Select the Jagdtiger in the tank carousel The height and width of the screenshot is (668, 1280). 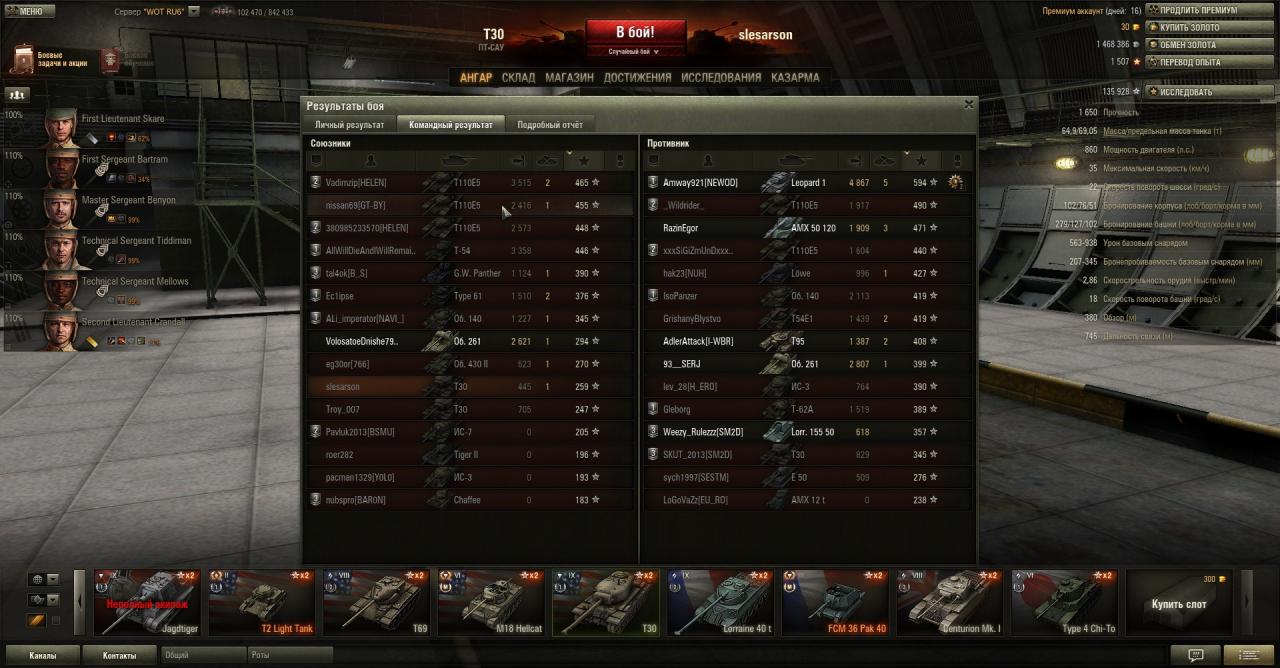click(147, 602)
